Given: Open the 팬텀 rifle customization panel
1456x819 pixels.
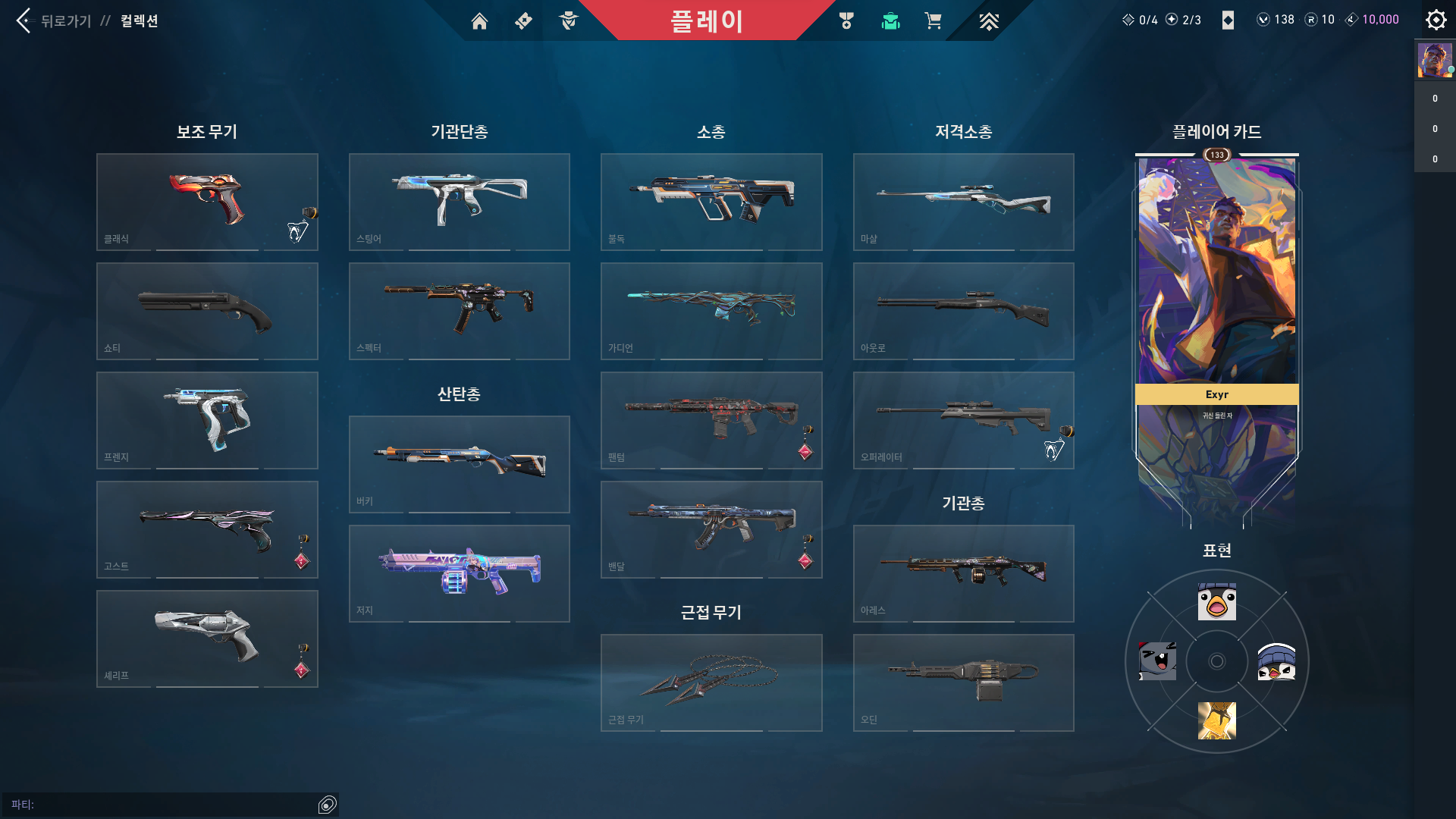Looking at the screenshot, I should [711, 420].
